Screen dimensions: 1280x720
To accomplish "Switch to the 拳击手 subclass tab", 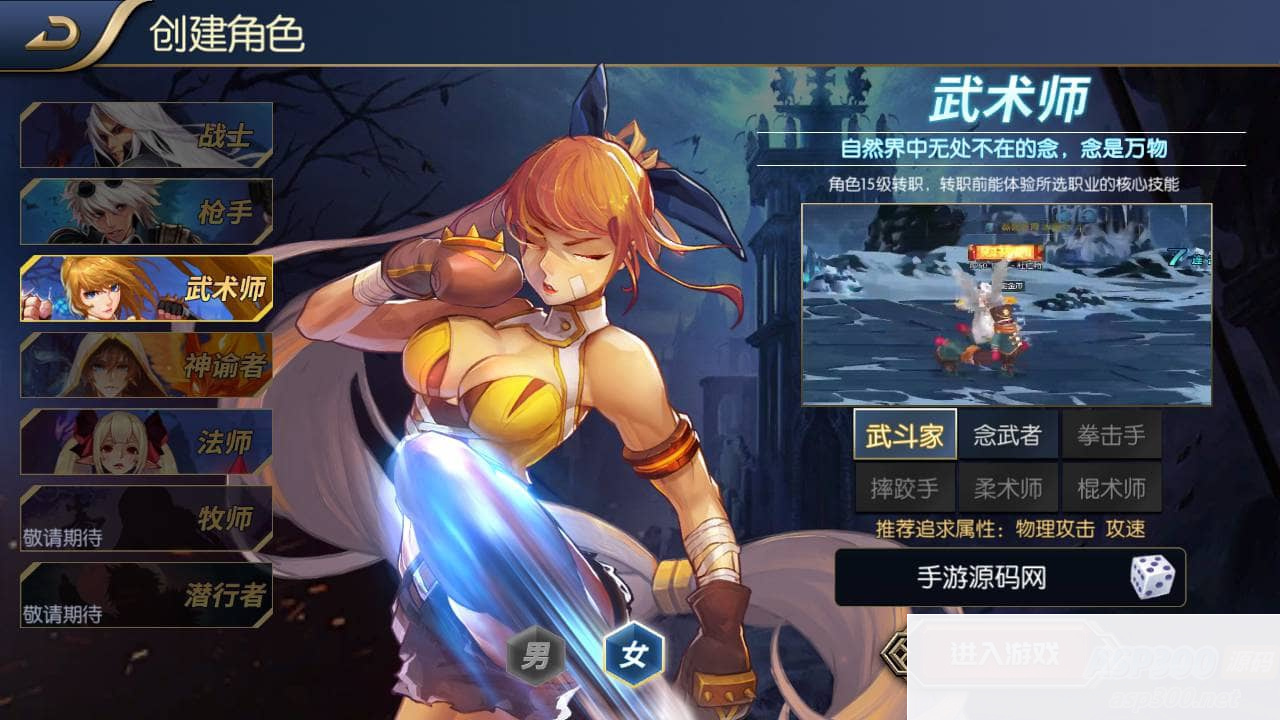I will coord(1112,435).
